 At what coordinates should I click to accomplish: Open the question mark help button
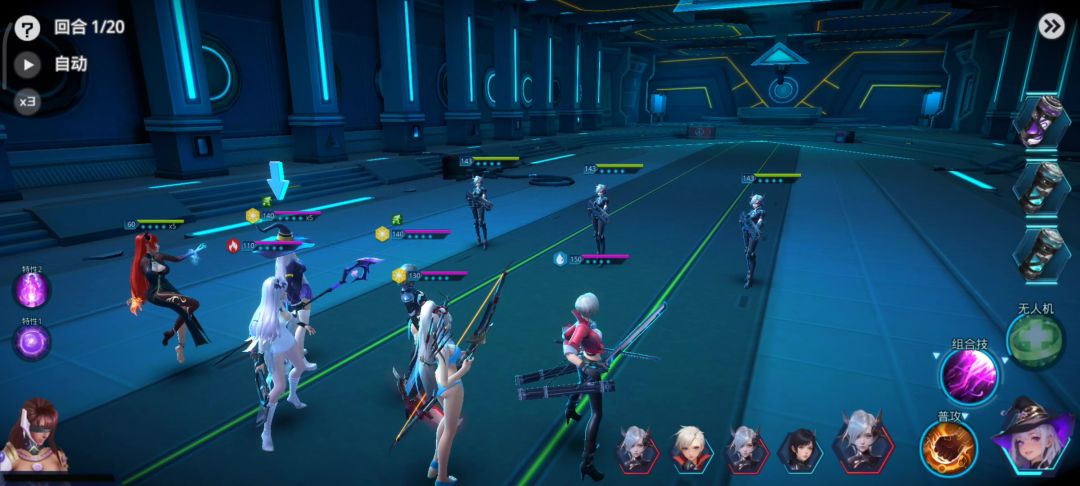click(x=28, y=27)
